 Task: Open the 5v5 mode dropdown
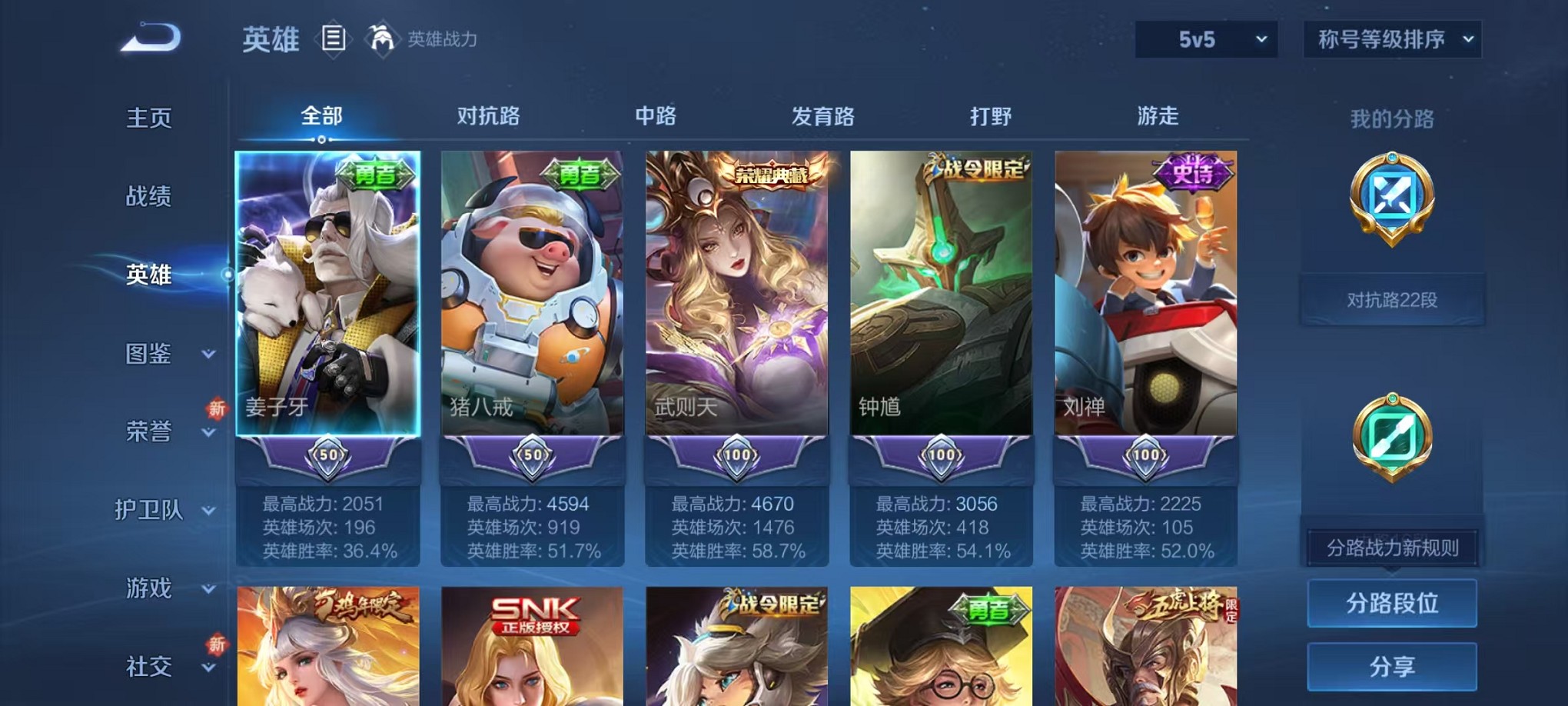[1204, 37]
